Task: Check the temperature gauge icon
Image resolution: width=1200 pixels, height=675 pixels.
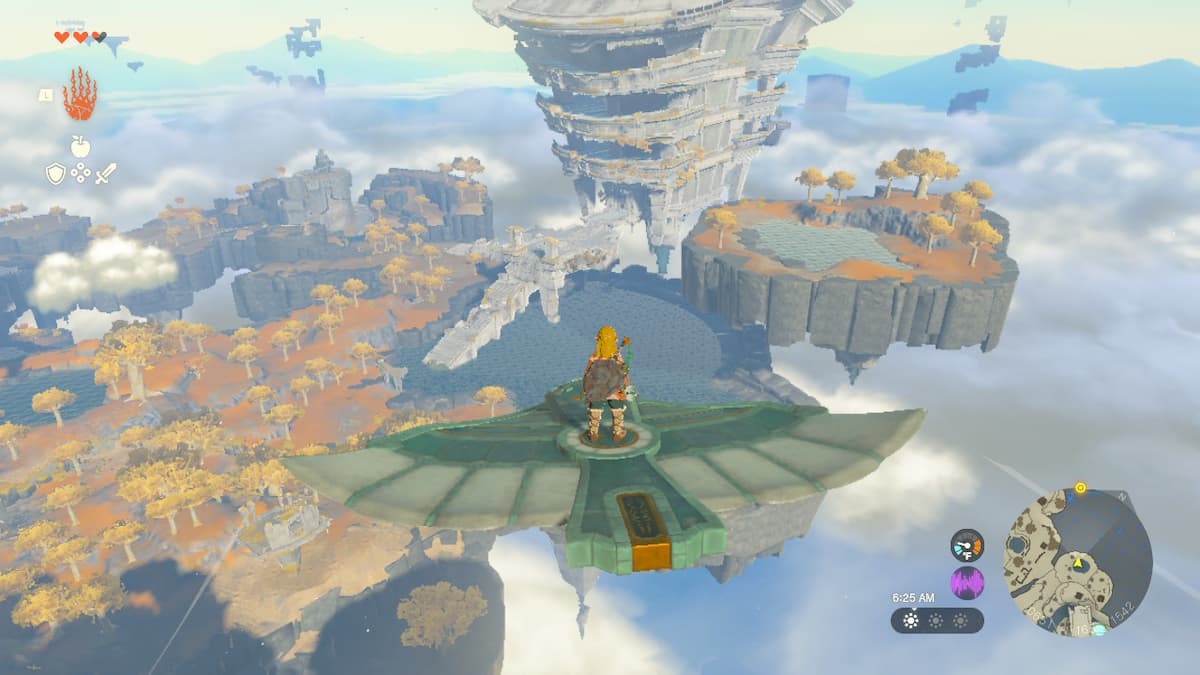Action: coord(967,545)
